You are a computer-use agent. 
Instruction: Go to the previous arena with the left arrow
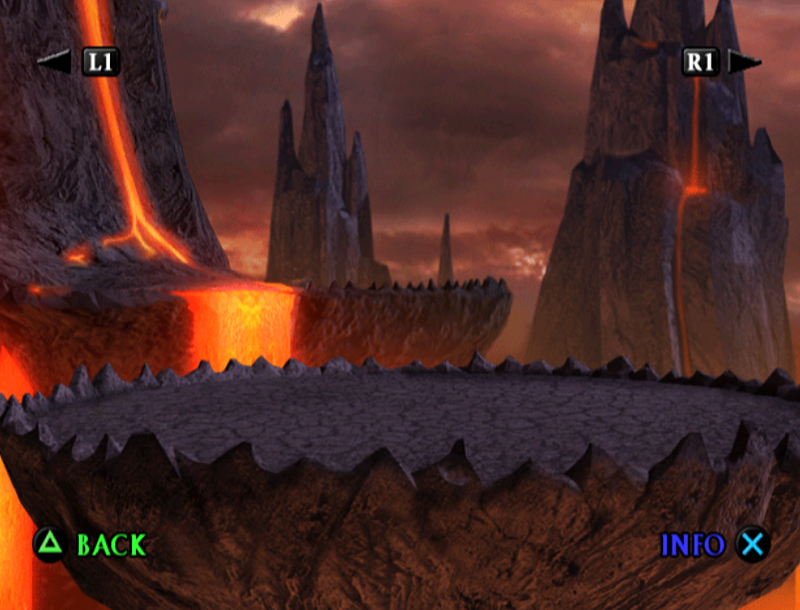(x=53, y=62)
